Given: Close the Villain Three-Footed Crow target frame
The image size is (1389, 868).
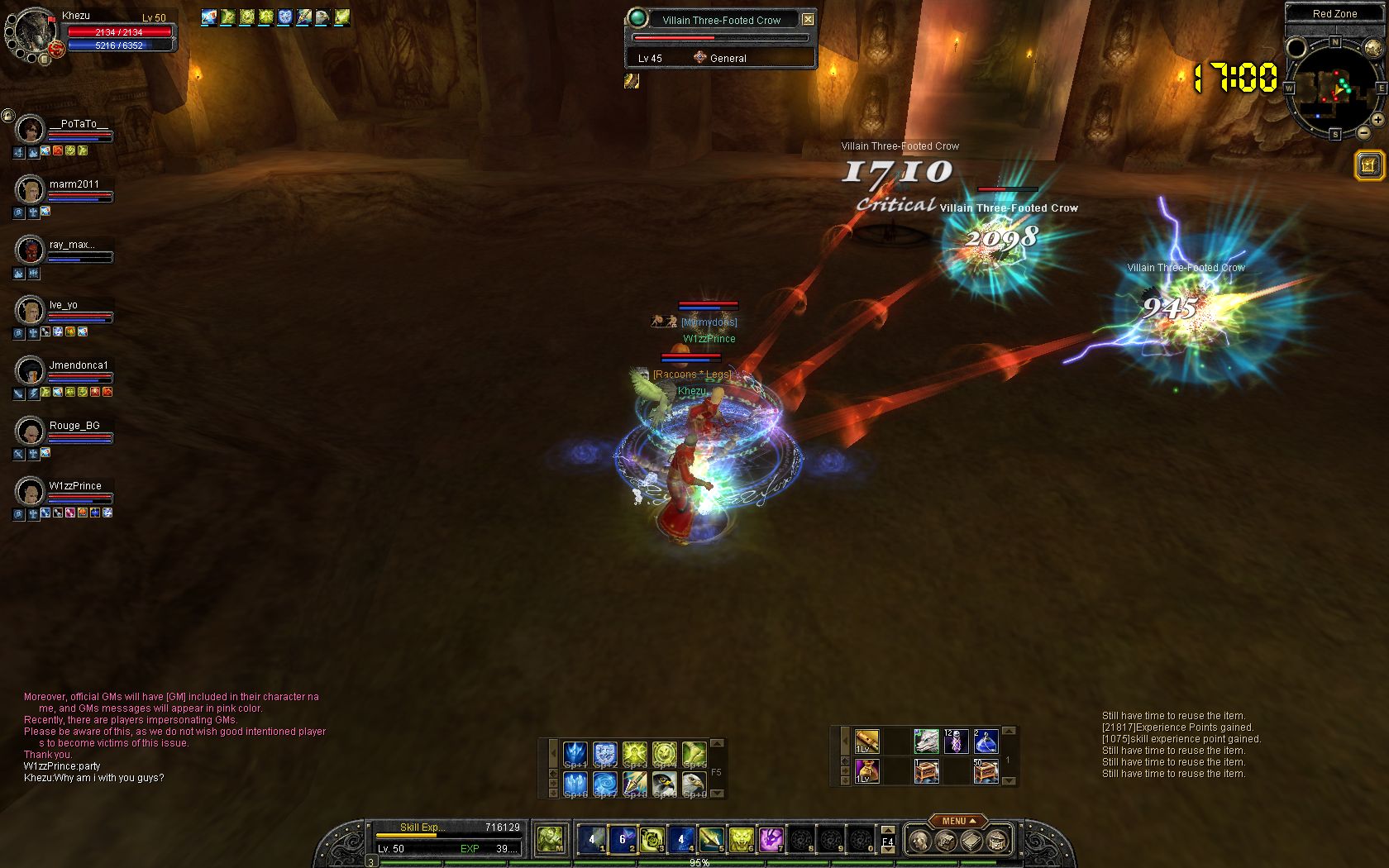Looking at the screenshot, I should click(808, 19).
